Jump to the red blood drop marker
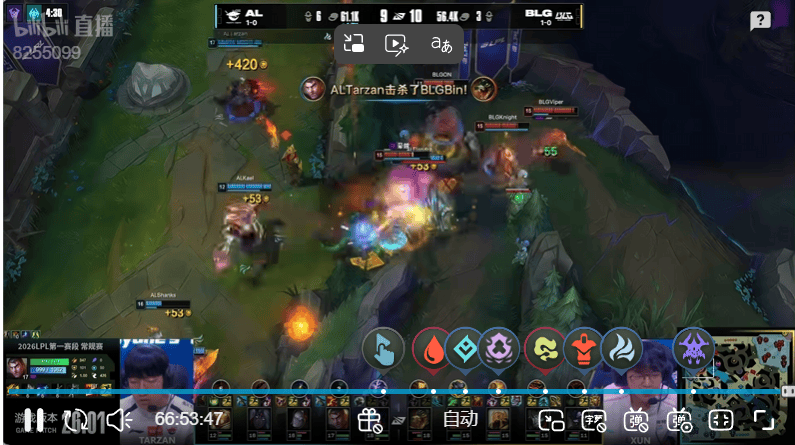The image size is (795, 445). tap(432, 348)
